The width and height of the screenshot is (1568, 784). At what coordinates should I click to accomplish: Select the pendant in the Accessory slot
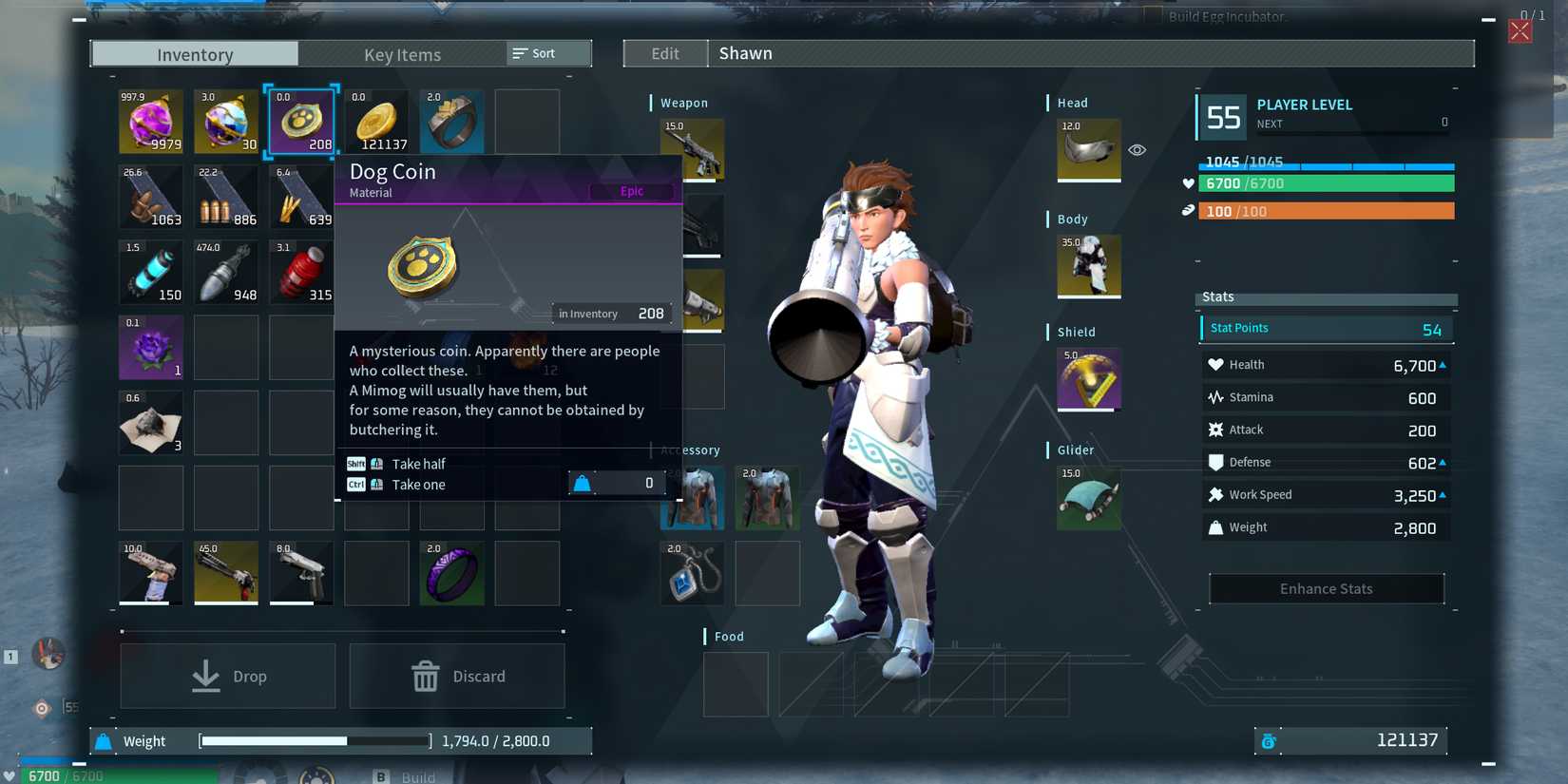point(692,573)
